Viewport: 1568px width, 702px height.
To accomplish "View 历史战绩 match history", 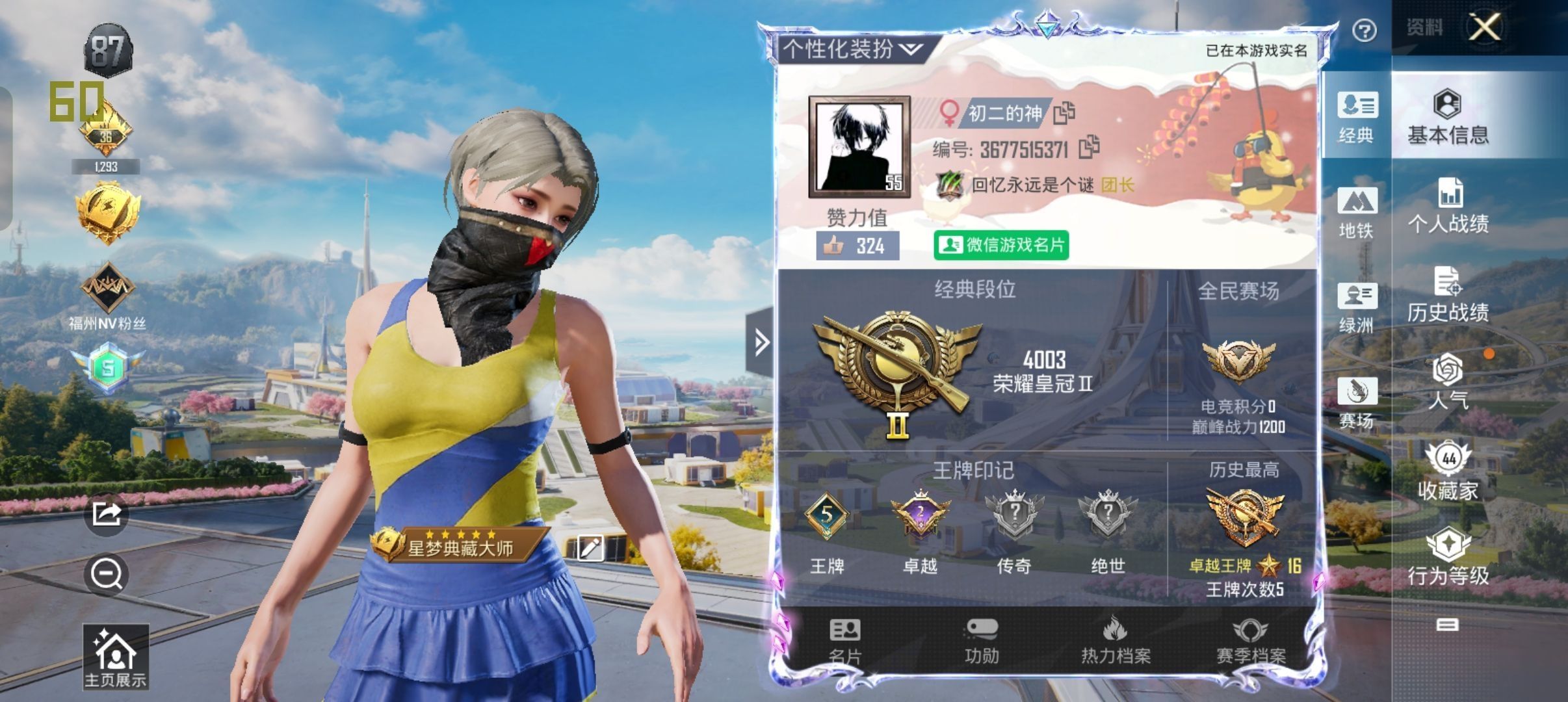I will click(x=1448, y=294).
